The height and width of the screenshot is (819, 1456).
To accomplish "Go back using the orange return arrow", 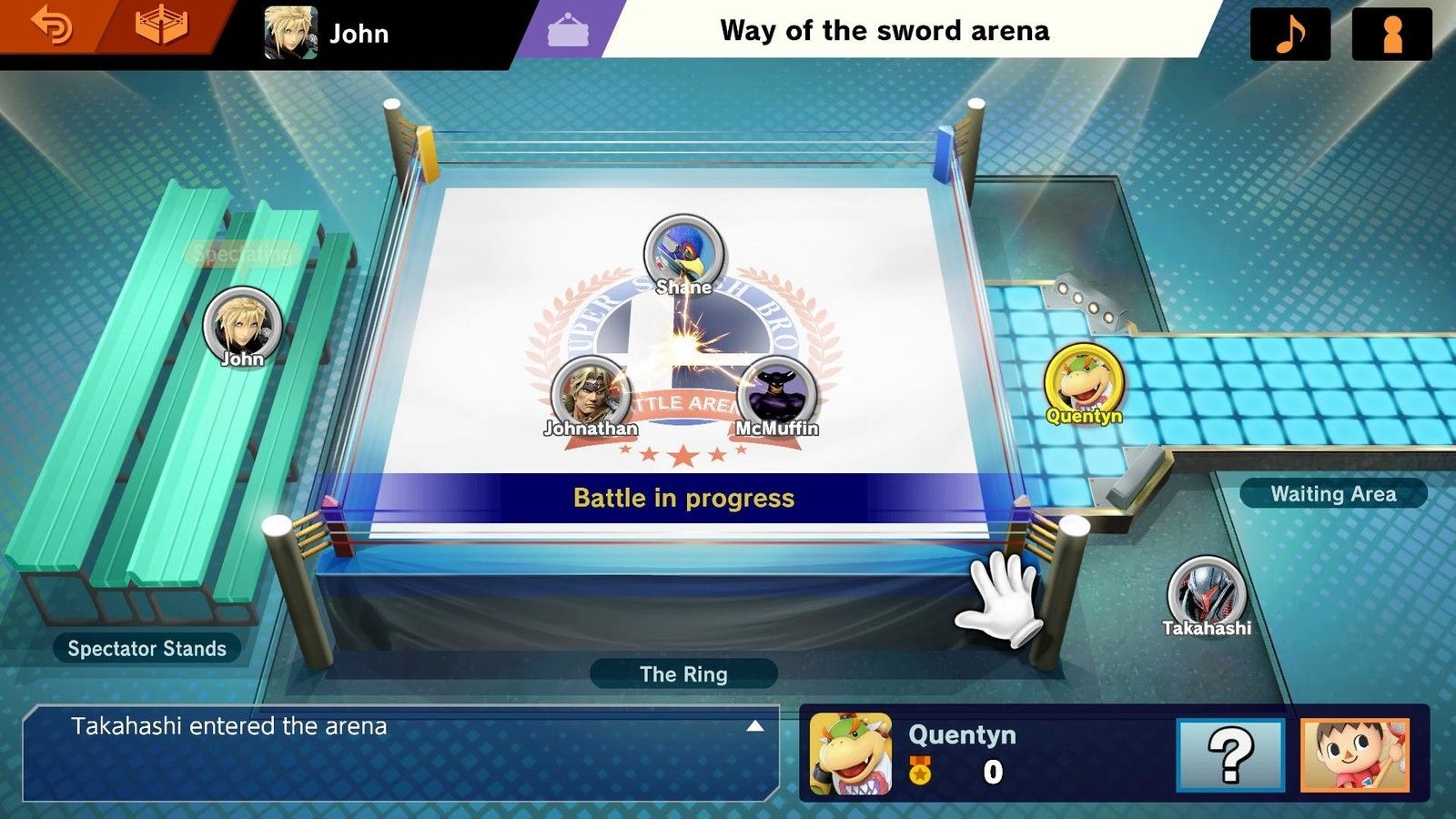I will click(x=51, y=27).
